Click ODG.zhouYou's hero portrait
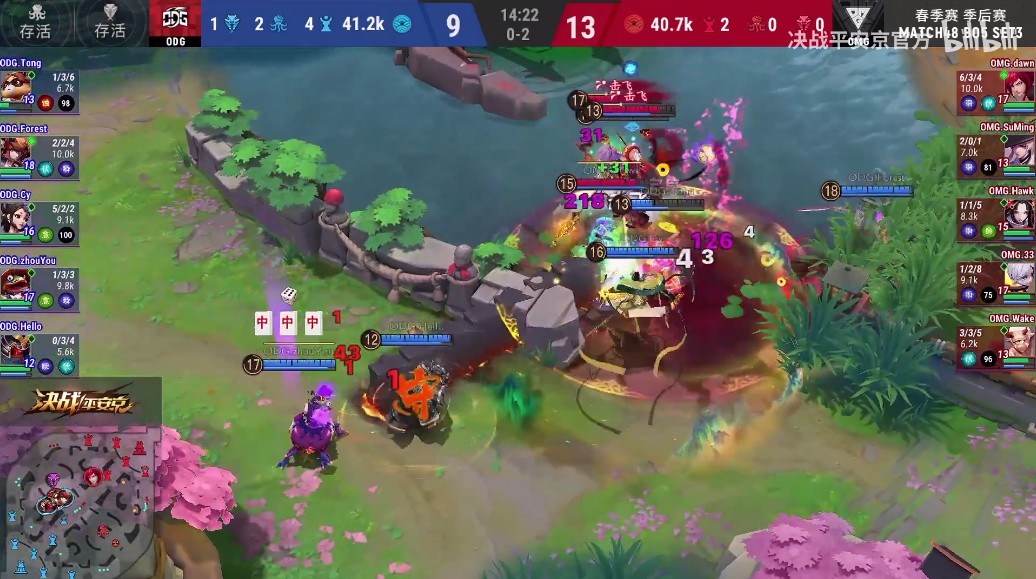 click(13, 284)
